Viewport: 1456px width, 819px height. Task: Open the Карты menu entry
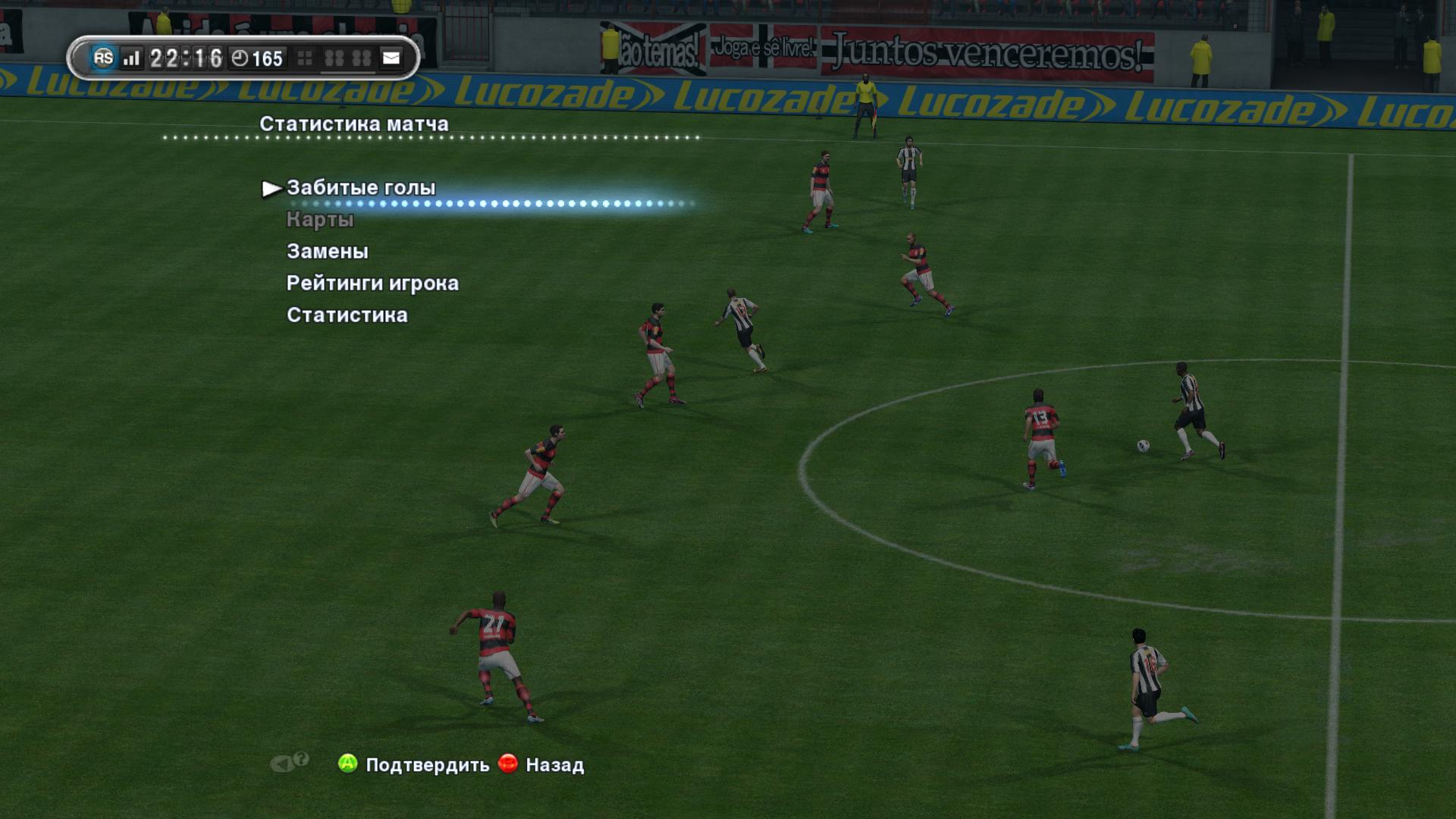coord(320,220)
